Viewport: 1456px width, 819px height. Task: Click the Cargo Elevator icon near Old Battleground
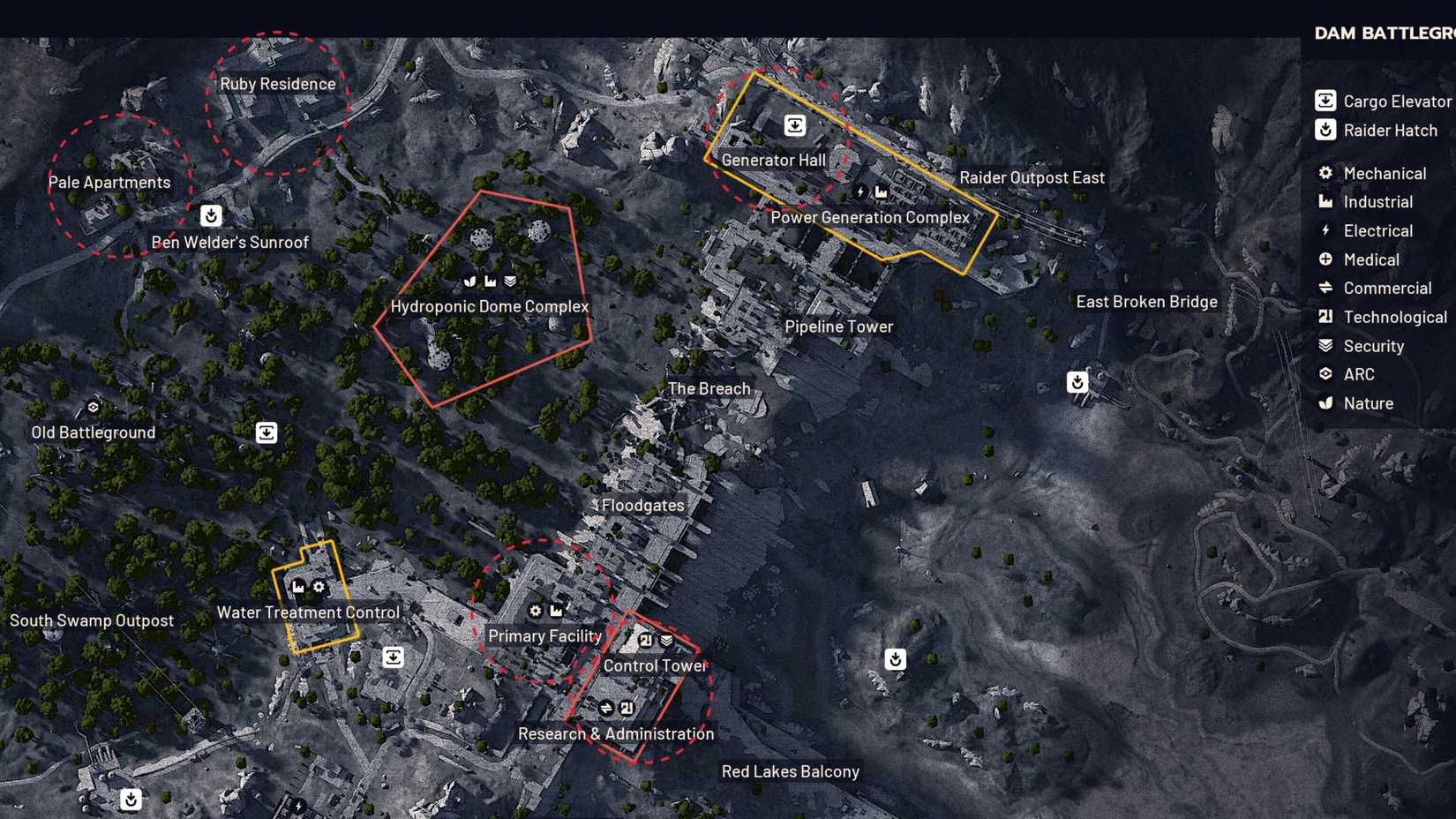pos(266,432)
